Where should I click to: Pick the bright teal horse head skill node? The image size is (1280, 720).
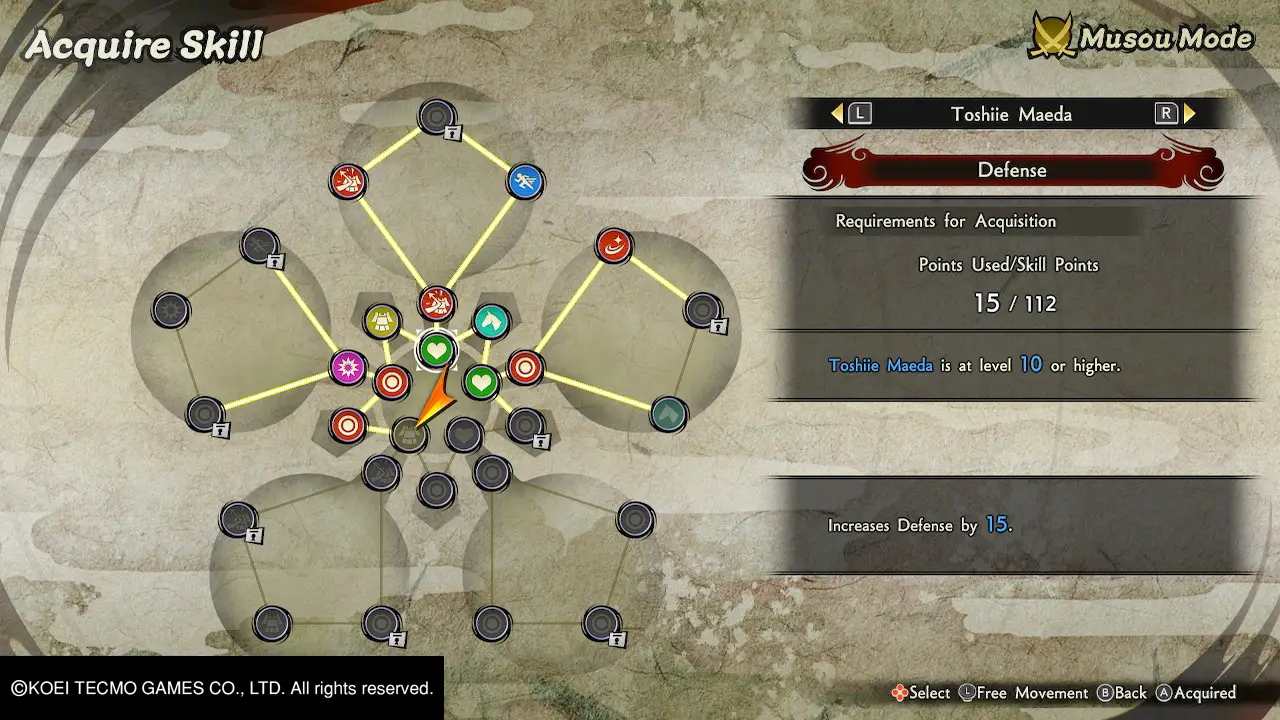[490, 321]
